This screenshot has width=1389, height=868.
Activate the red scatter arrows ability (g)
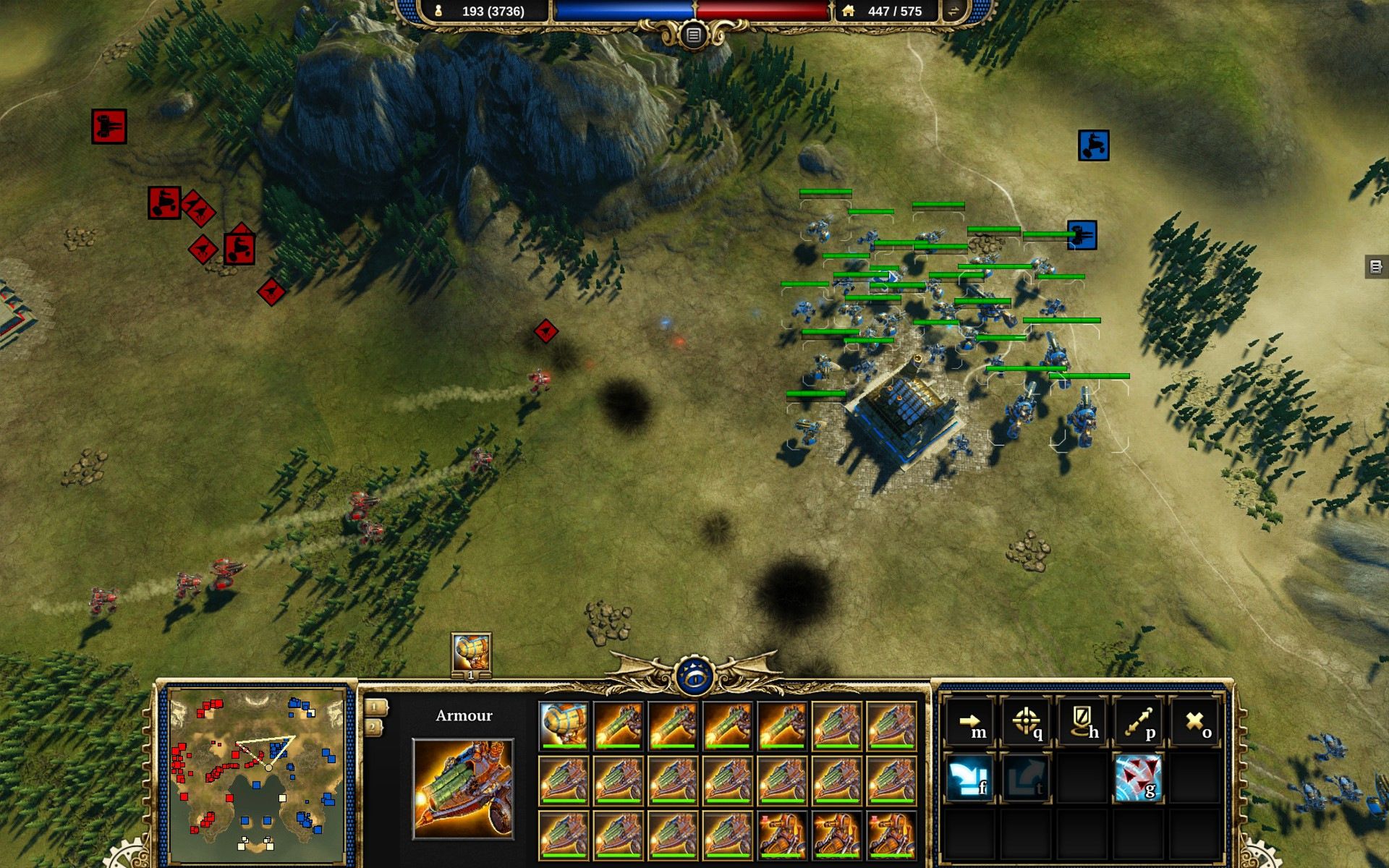(1139, 778)
